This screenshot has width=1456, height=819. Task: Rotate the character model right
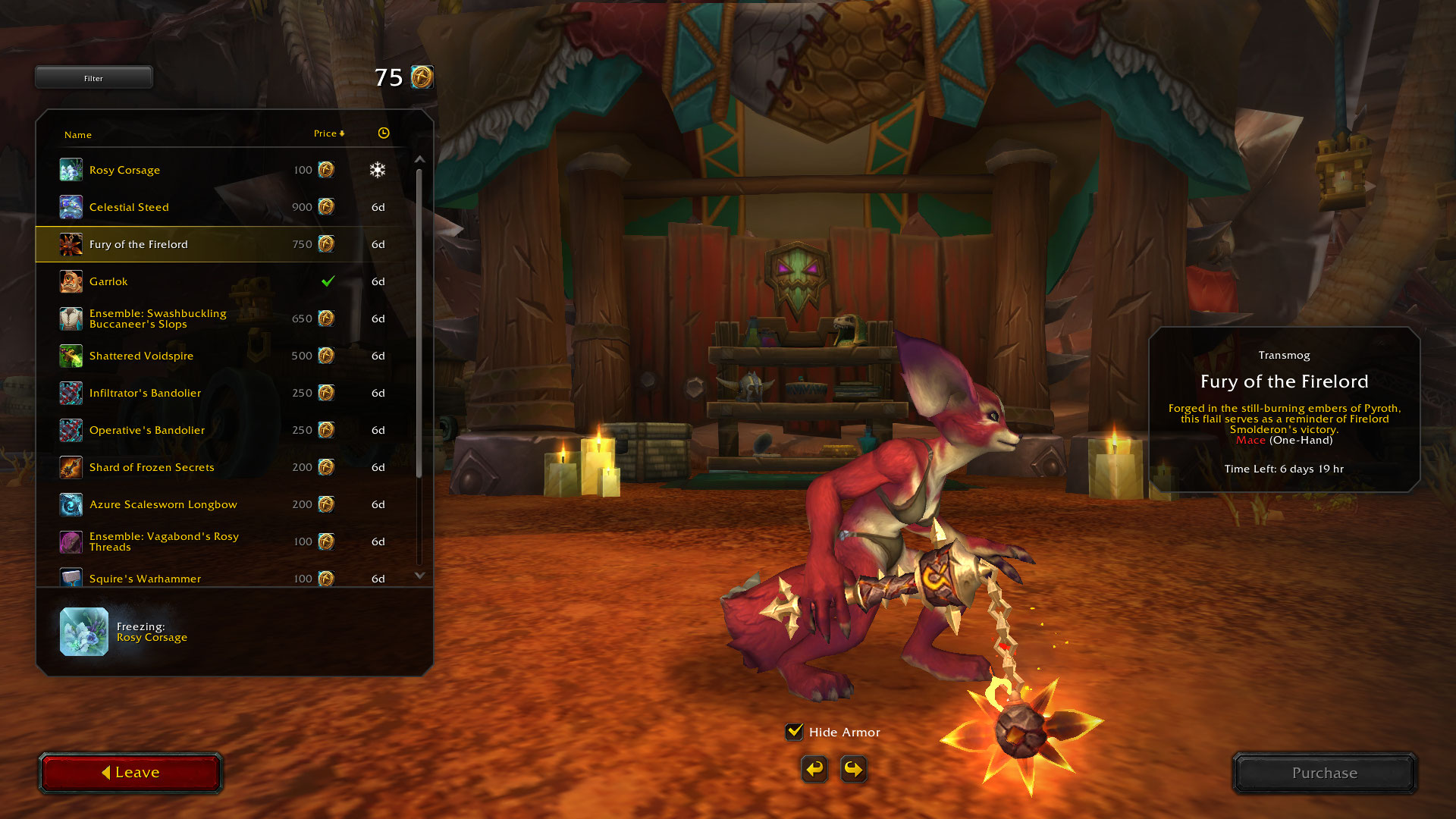pyautogui.click(x=854, y=769)
